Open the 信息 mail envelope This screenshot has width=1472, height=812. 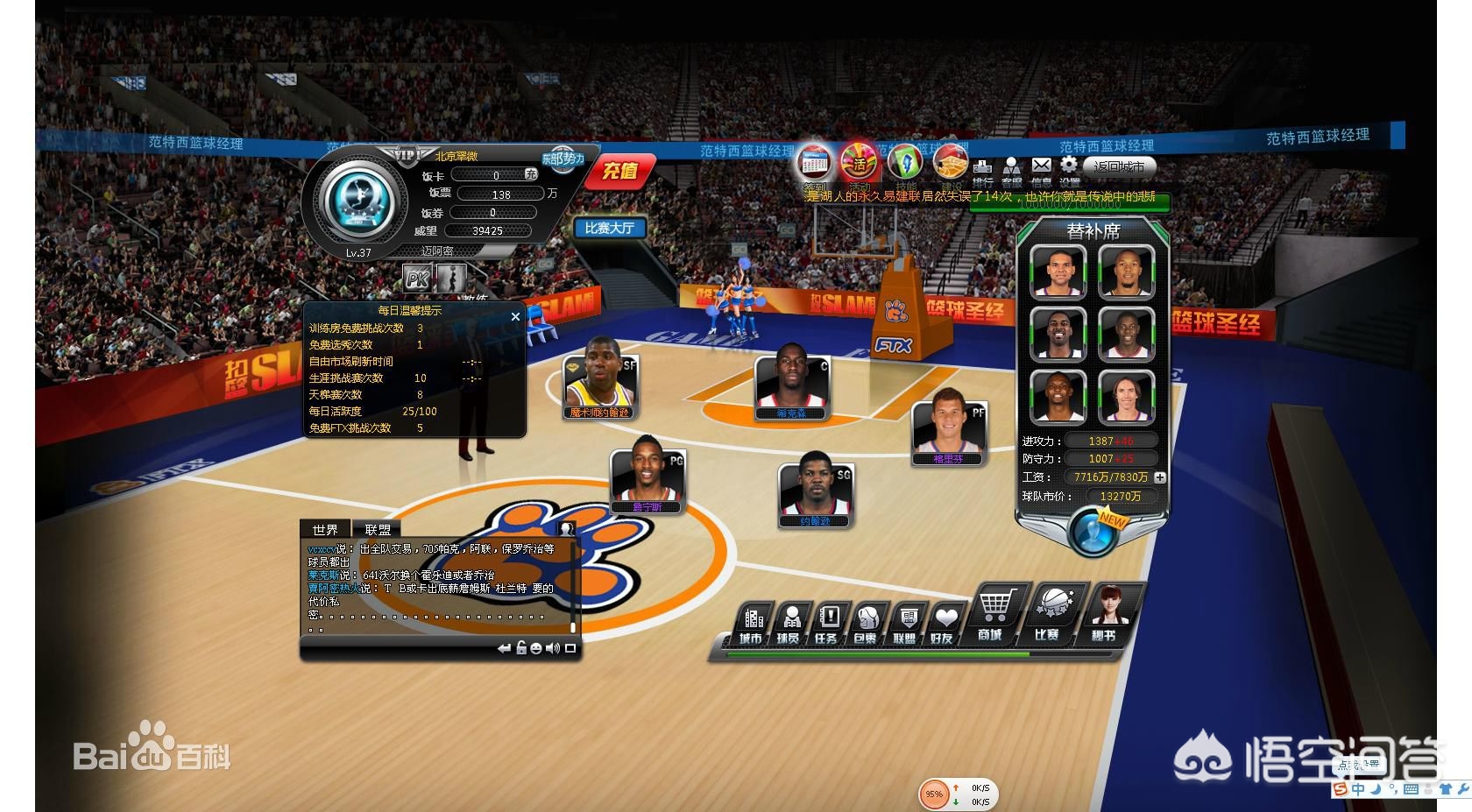click(x=1041, y=168)
